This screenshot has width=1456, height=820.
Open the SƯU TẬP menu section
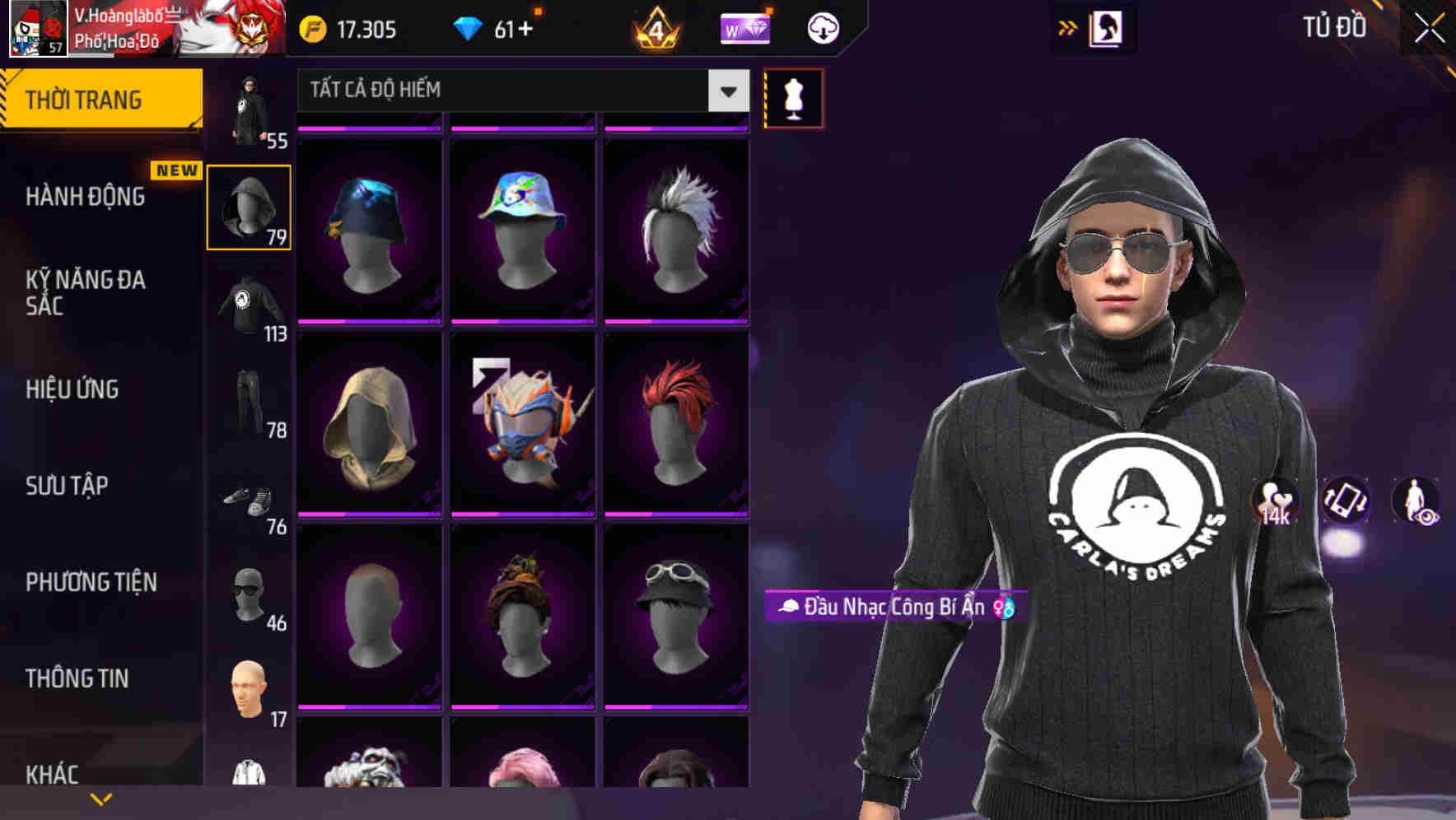[x=66, y=487]
